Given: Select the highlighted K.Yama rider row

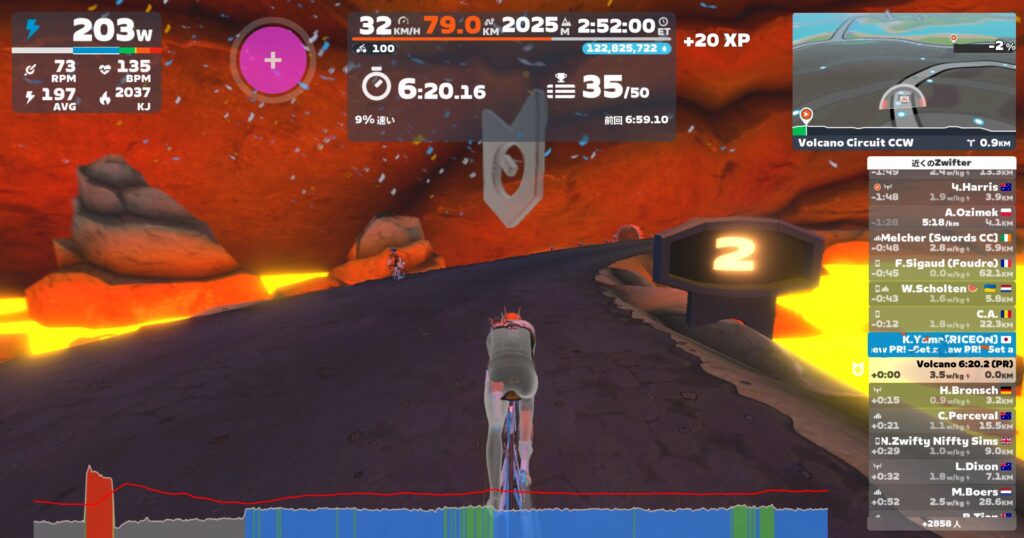Looking at the screenshot, I should (941, 344).
